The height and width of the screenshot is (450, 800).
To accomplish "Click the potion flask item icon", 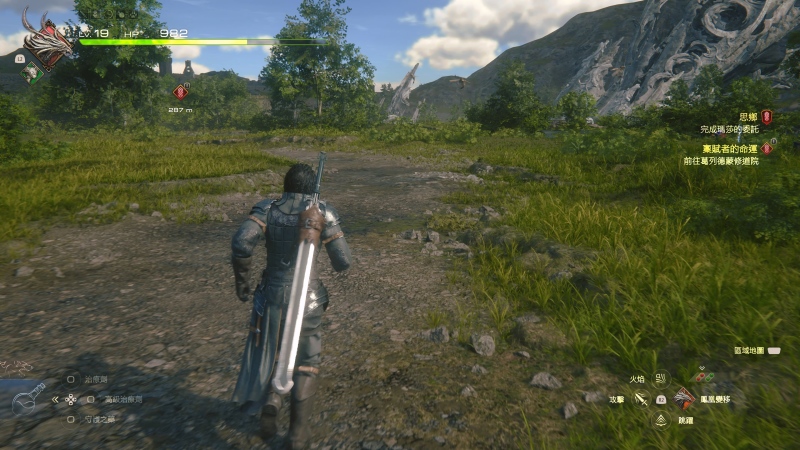I will click(29, 399).
